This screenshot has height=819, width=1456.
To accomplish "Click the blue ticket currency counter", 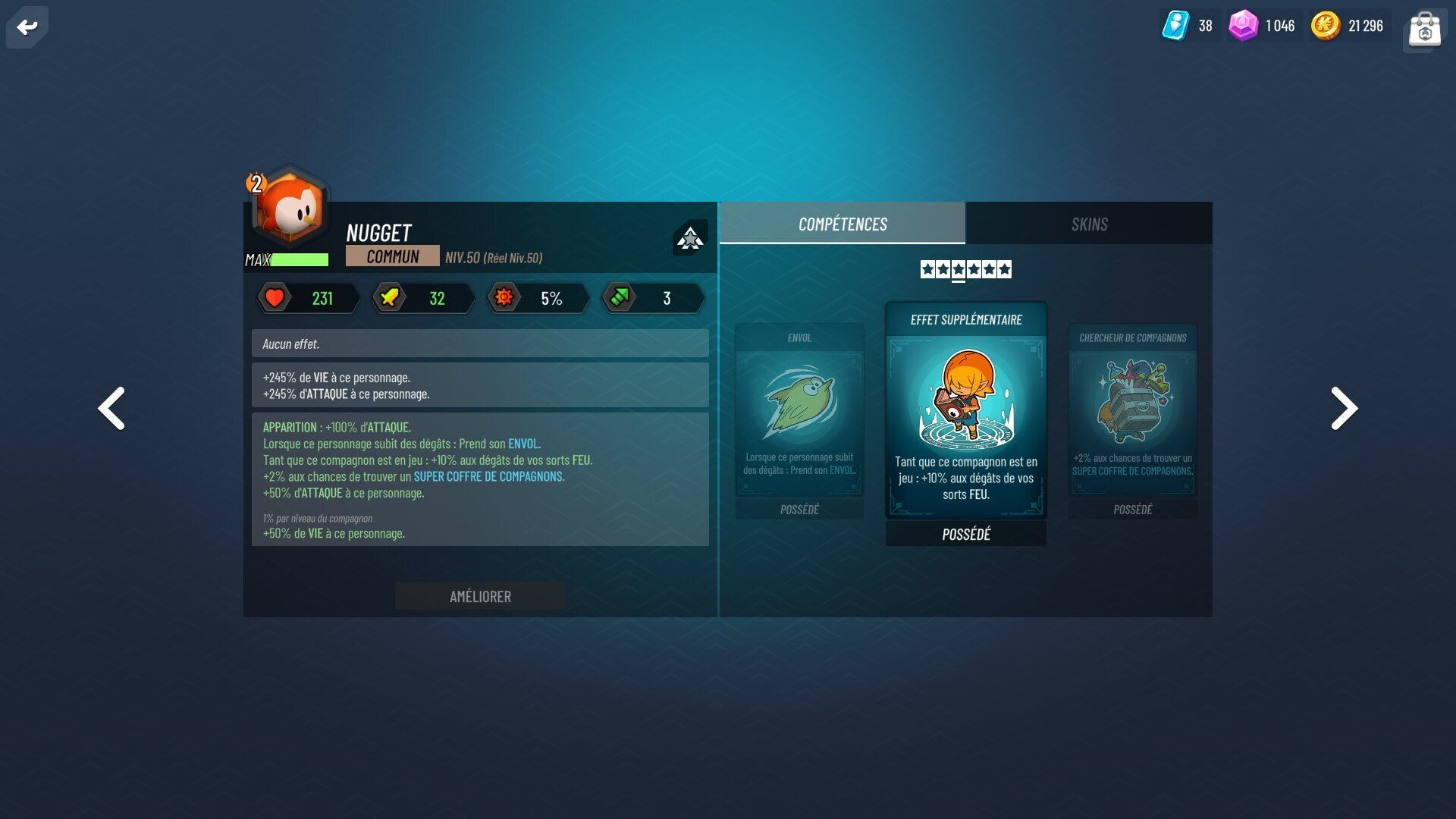I will 1188,26.
